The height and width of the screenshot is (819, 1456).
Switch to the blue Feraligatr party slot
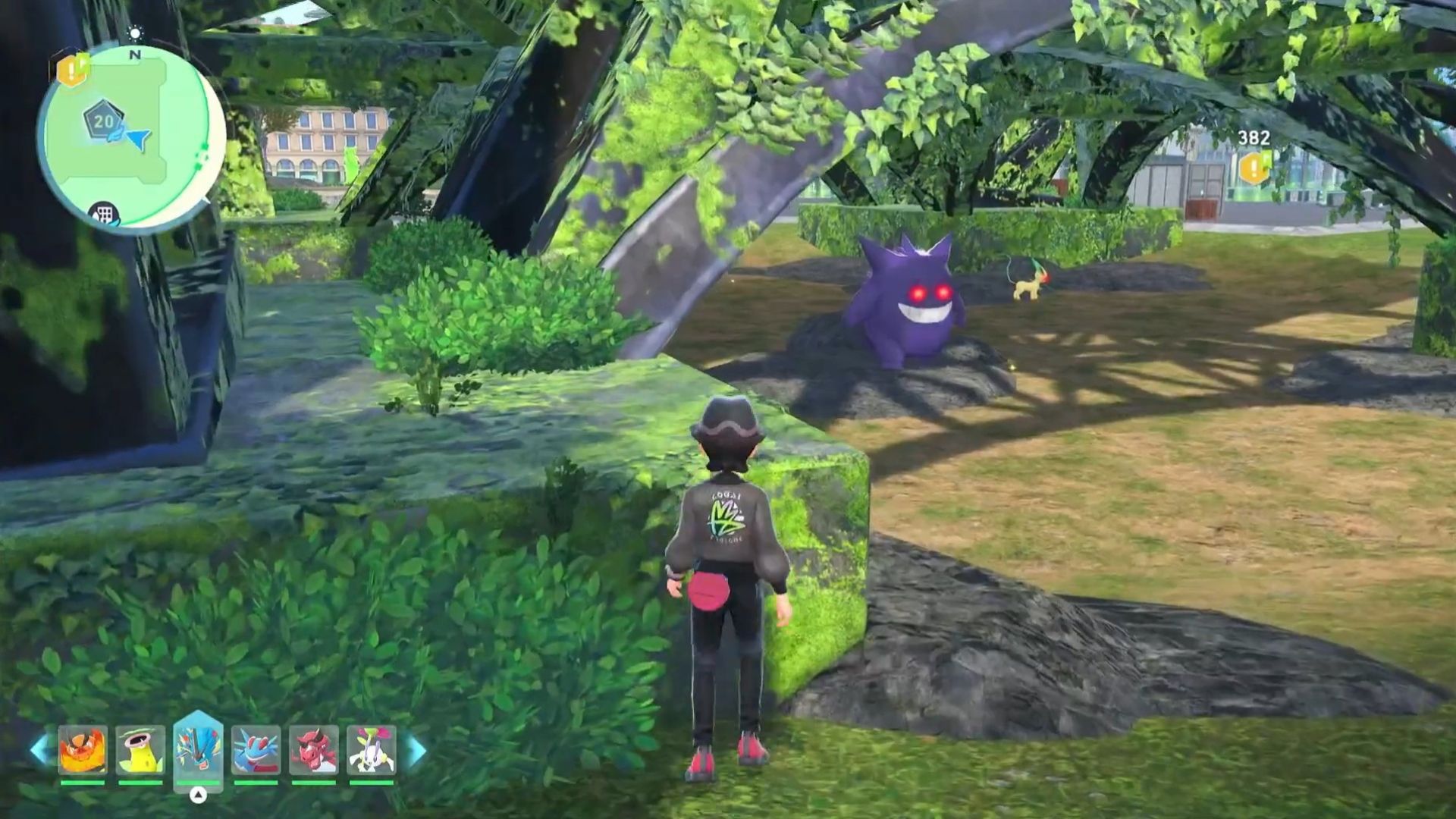click(256, 750)
